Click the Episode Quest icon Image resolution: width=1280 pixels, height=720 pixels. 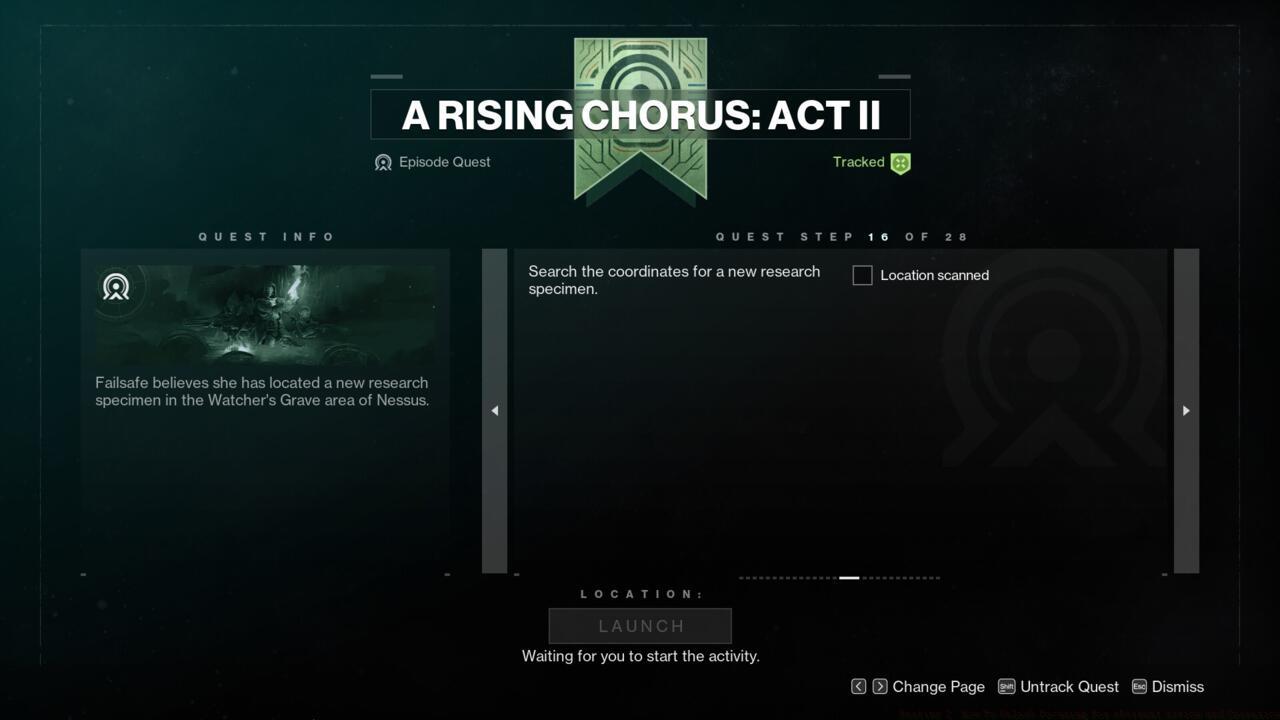(x=384, y=162)
